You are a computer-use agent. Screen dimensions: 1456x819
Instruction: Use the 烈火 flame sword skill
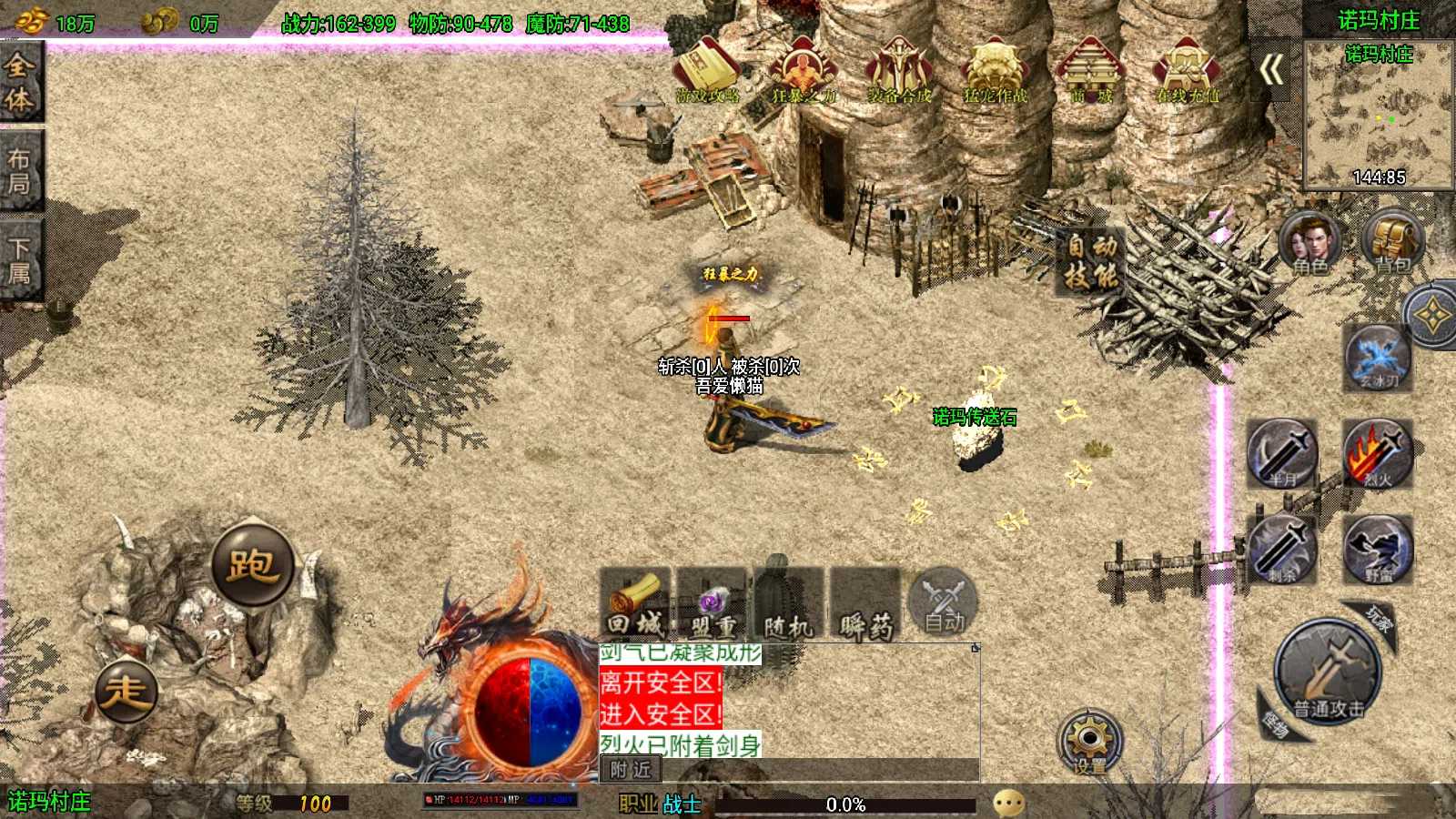click(1378, 453)
